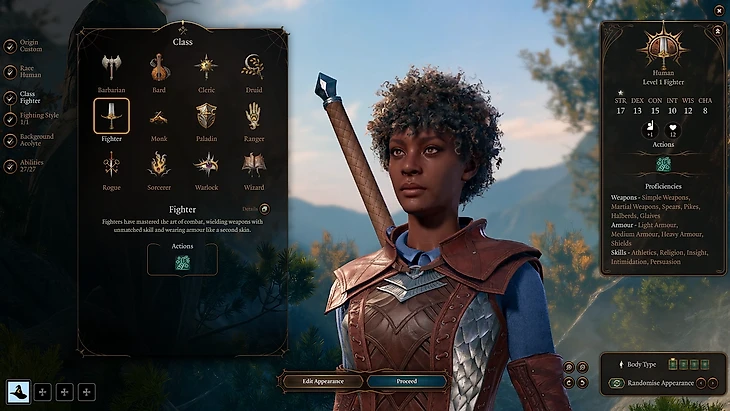Open the Background Acolyte step

[33, 140]
